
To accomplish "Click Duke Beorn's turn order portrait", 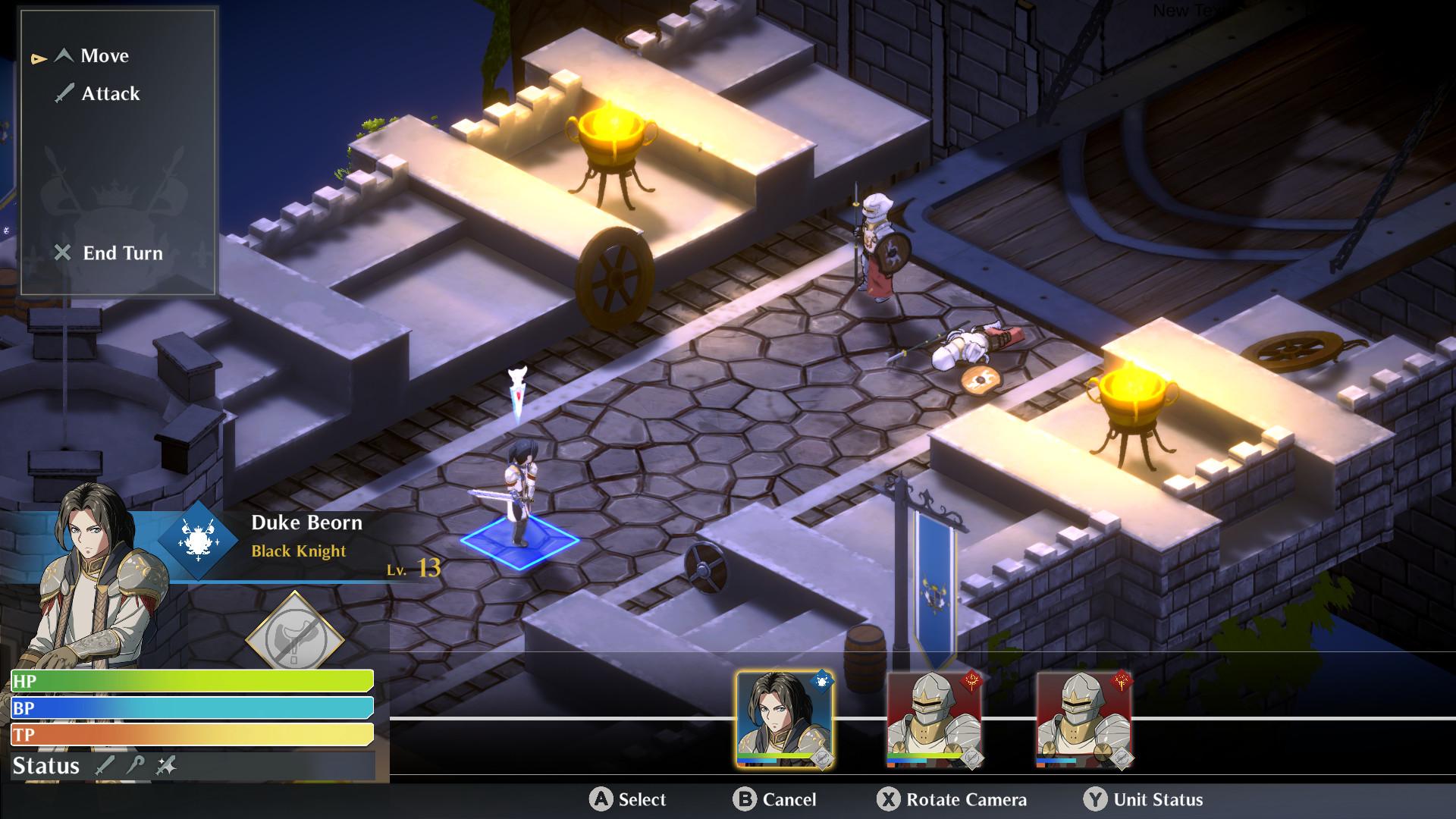I will (784, 717).
